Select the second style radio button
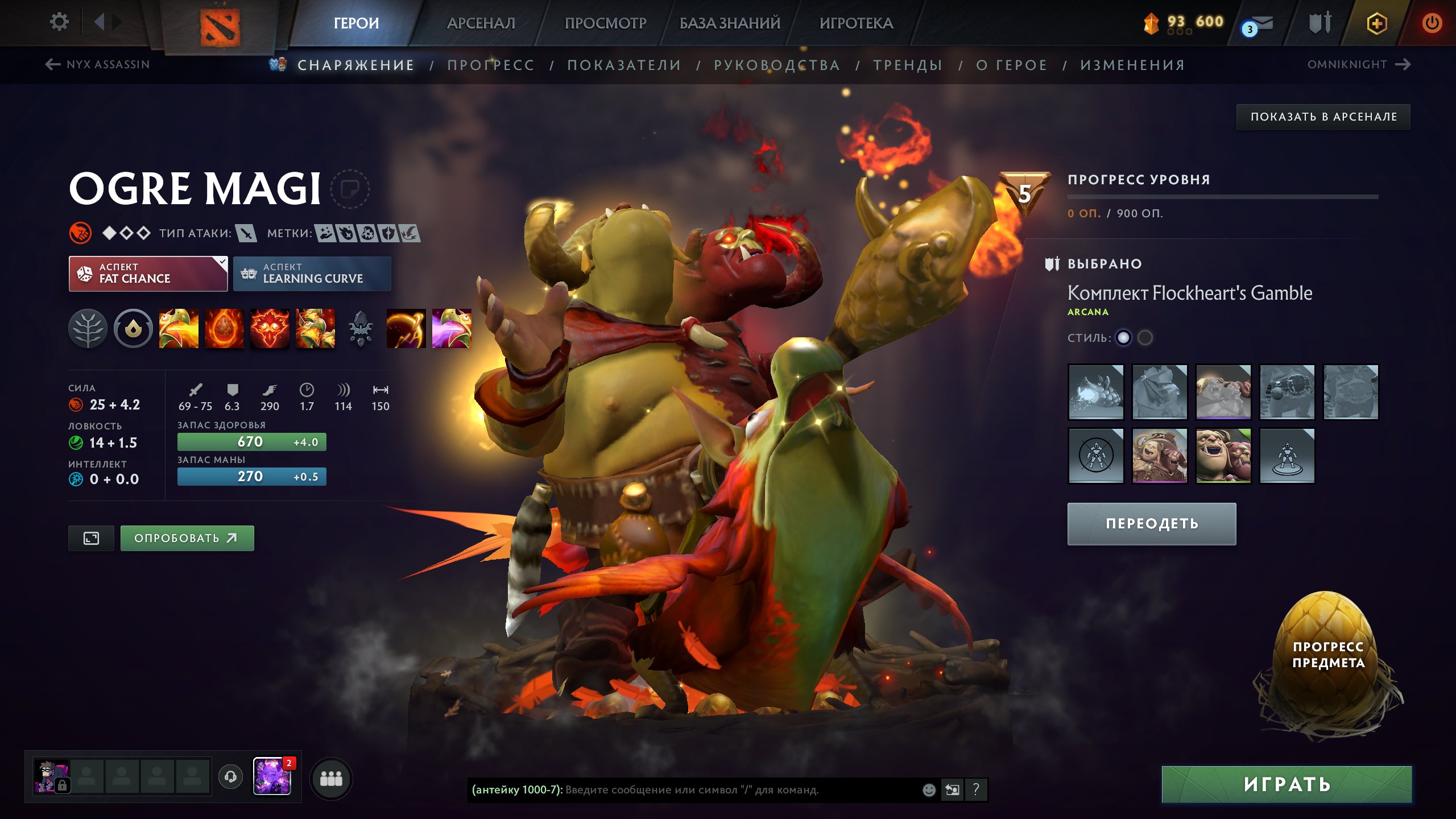The width and height of the screenshot is (1456, 819). [x=1147, y=337]
